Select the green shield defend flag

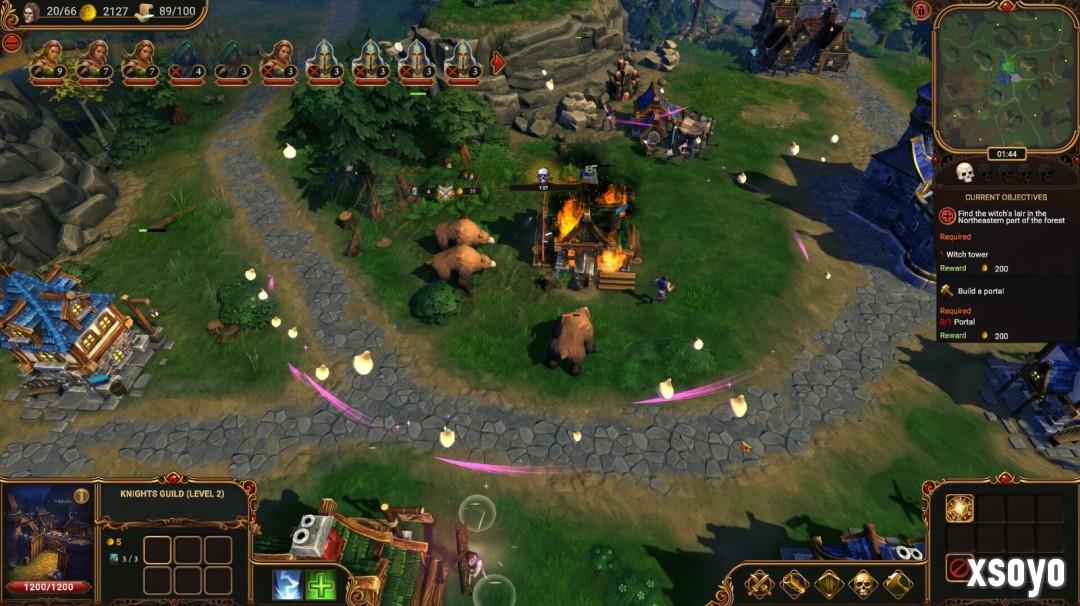pyautogui.click(x=829, y=583)
